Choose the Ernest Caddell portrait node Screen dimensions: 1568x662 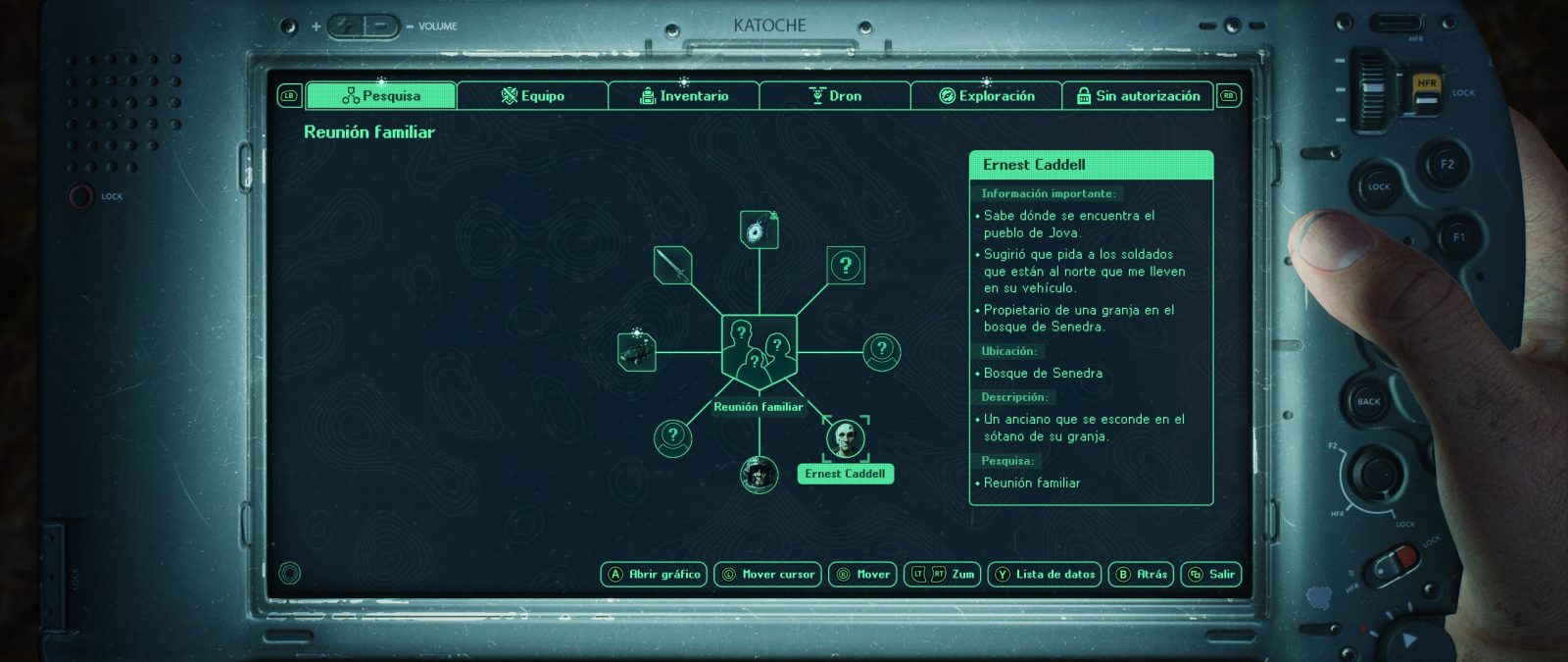coord(845,438)
